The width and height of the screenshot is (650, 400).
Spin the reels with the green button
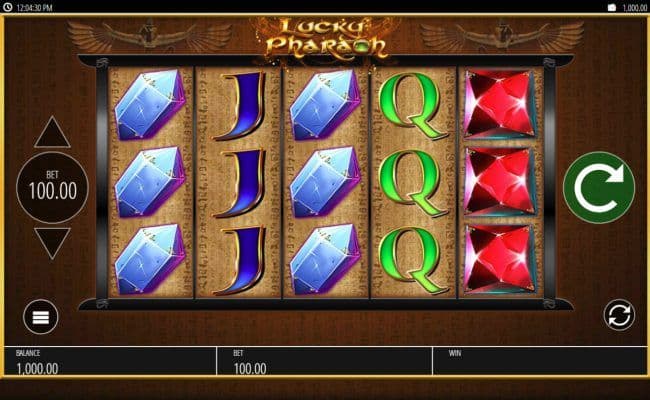point(598,187)
